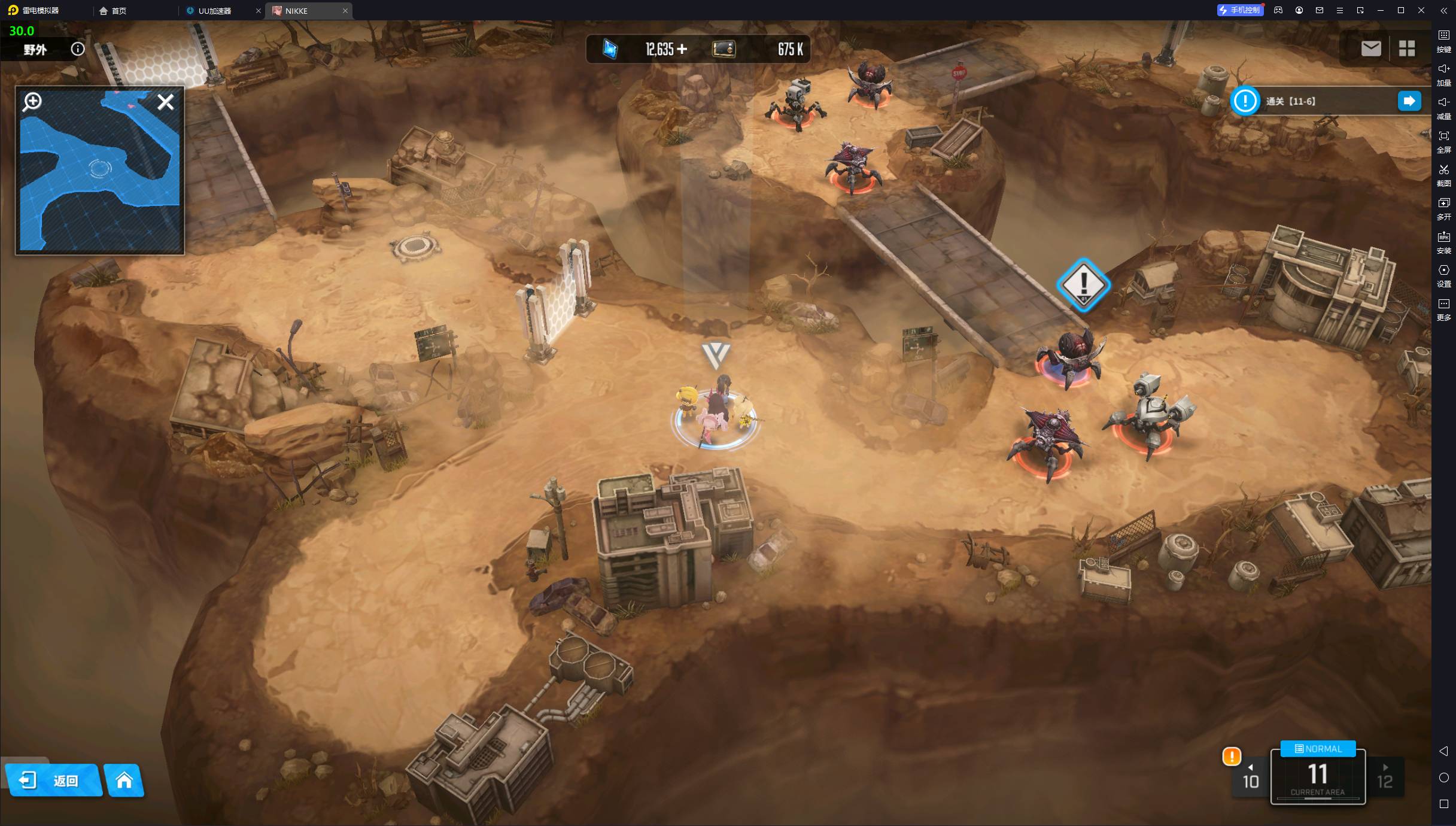Toggle the NORMAL difficulty tab

(x=1318, y=749)
